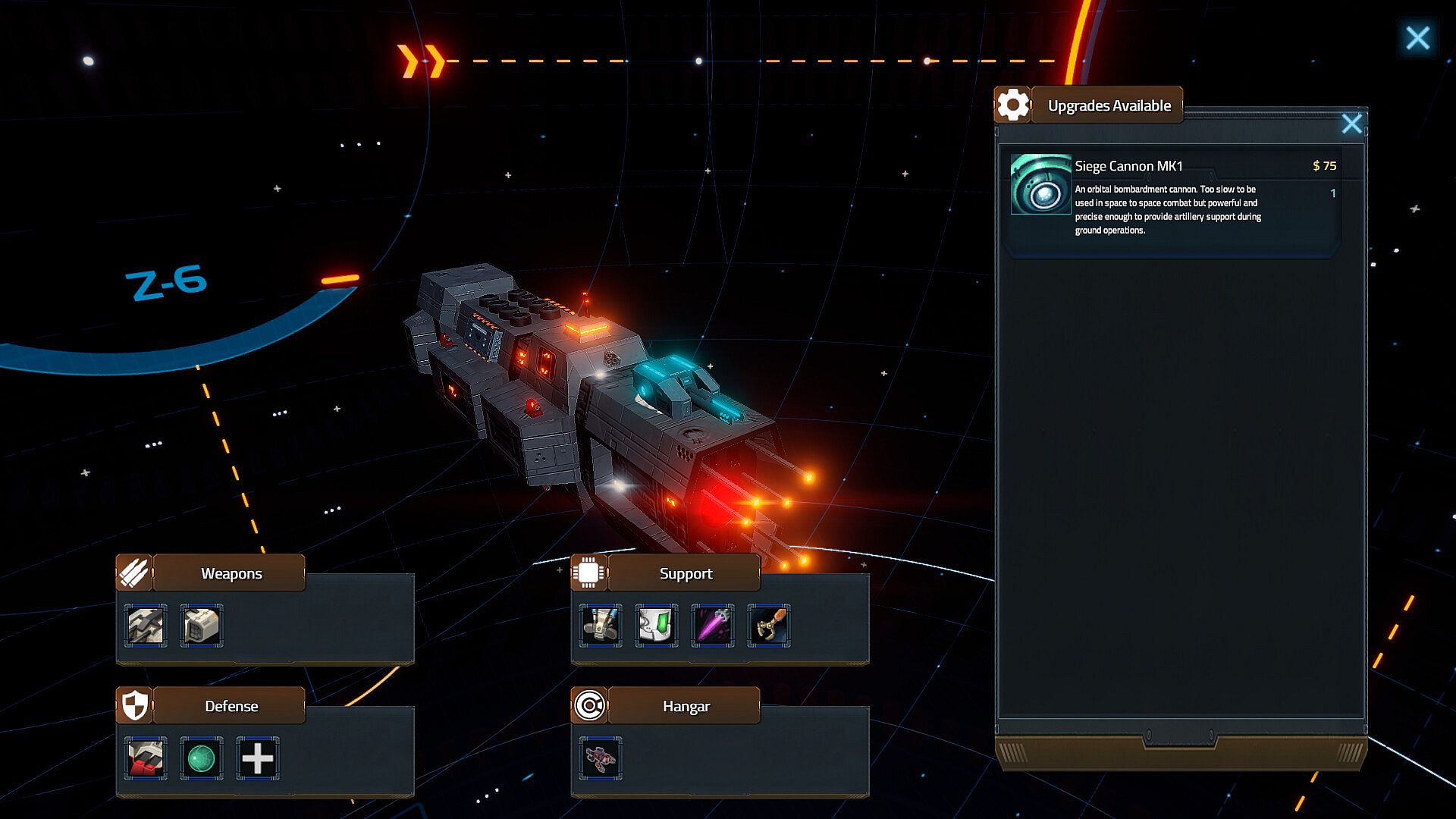Close the ship upgrade screen
This screenshot has width=1456, height=819.
1417,38
